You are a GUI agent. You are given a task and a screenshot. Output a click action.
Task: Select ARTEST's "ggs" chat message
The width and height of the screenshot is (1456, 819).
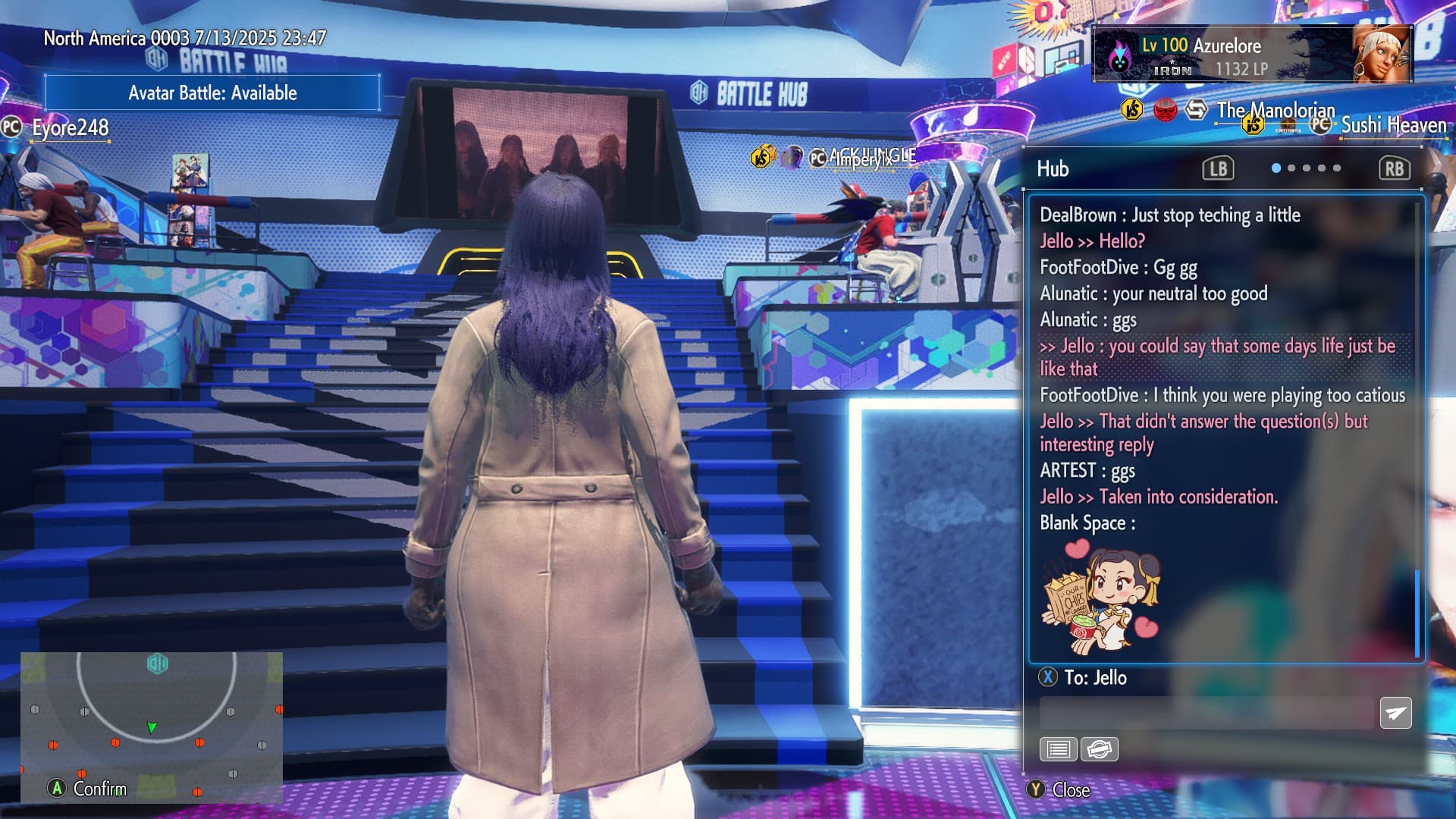1087,471
